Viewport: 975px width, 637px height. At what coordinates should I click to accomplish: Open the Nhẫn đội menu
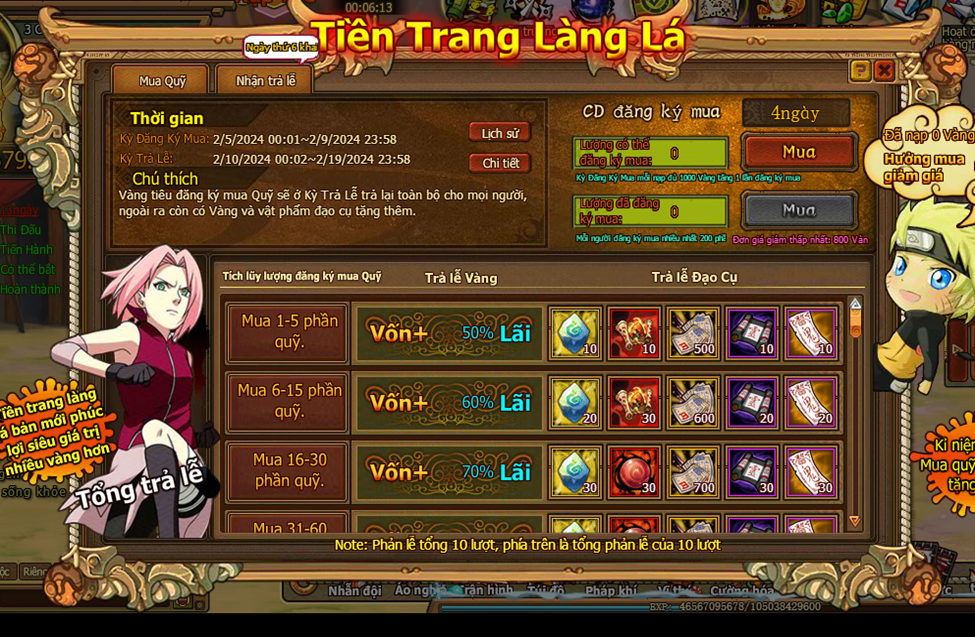coord(355,591)
